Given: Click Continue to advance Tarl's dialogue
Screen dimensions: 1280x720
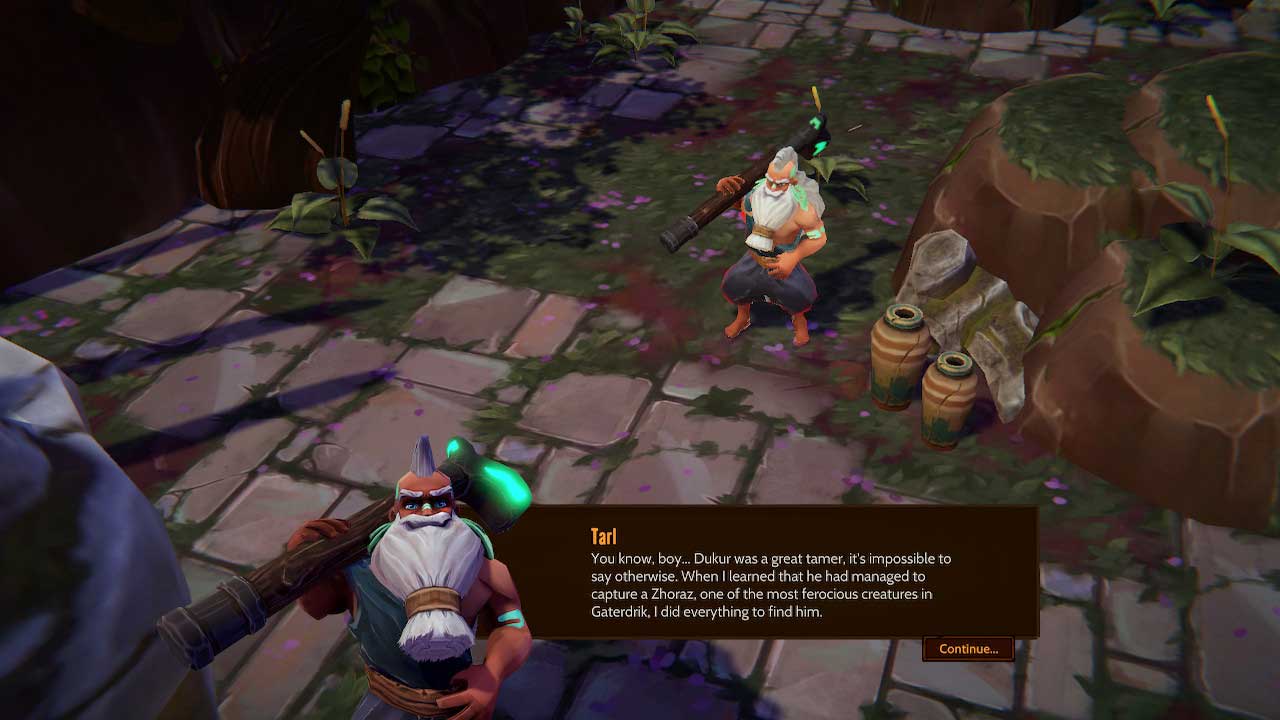Looking at the screenshot, I should click(968, 649).
